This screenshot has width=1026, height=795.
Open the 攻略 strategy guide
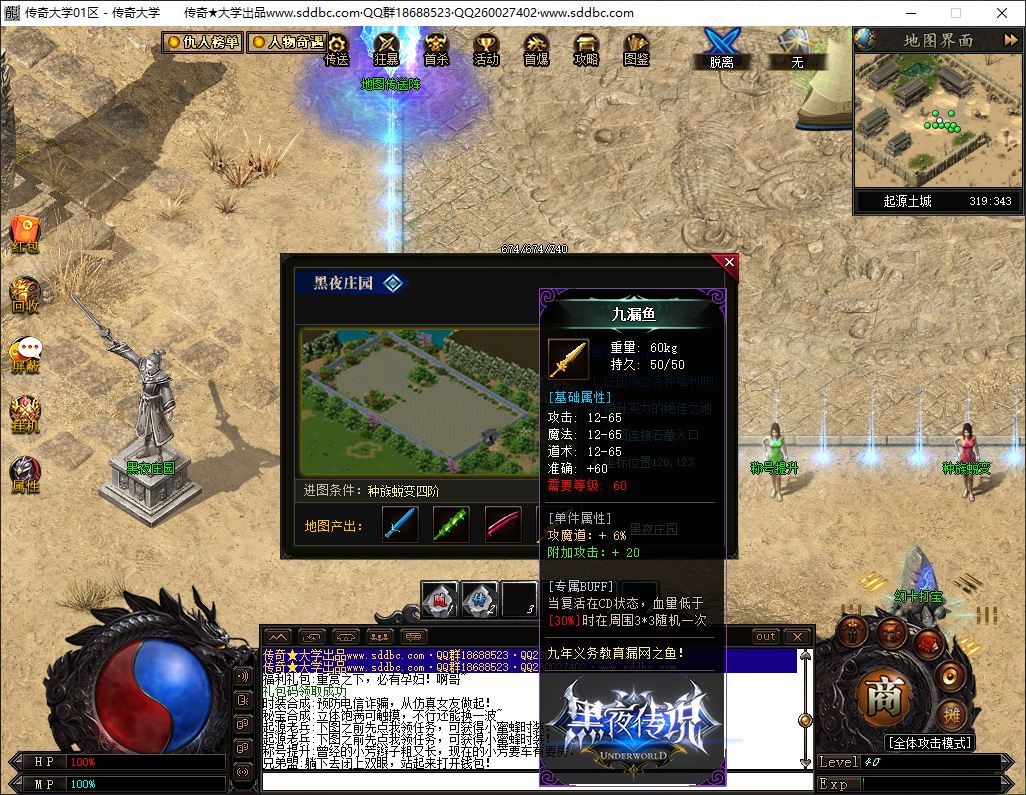(x=586, y=48)
